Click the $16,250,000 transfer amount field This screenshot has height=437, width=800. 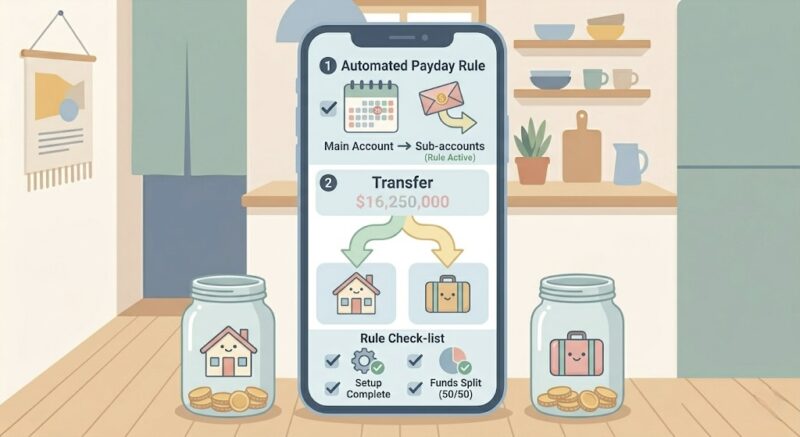[400, 203]
